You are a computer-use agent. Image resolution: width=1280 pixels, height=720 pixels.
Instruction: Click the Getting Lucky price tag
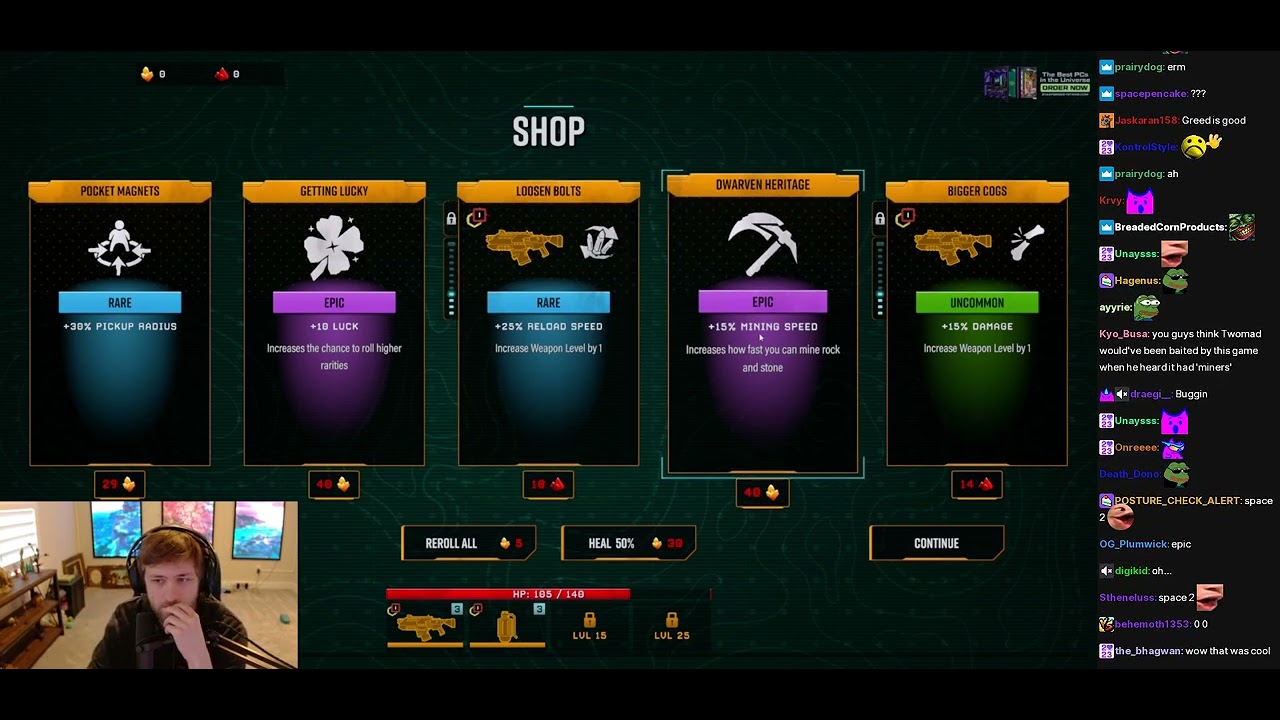tap(334, 484)
